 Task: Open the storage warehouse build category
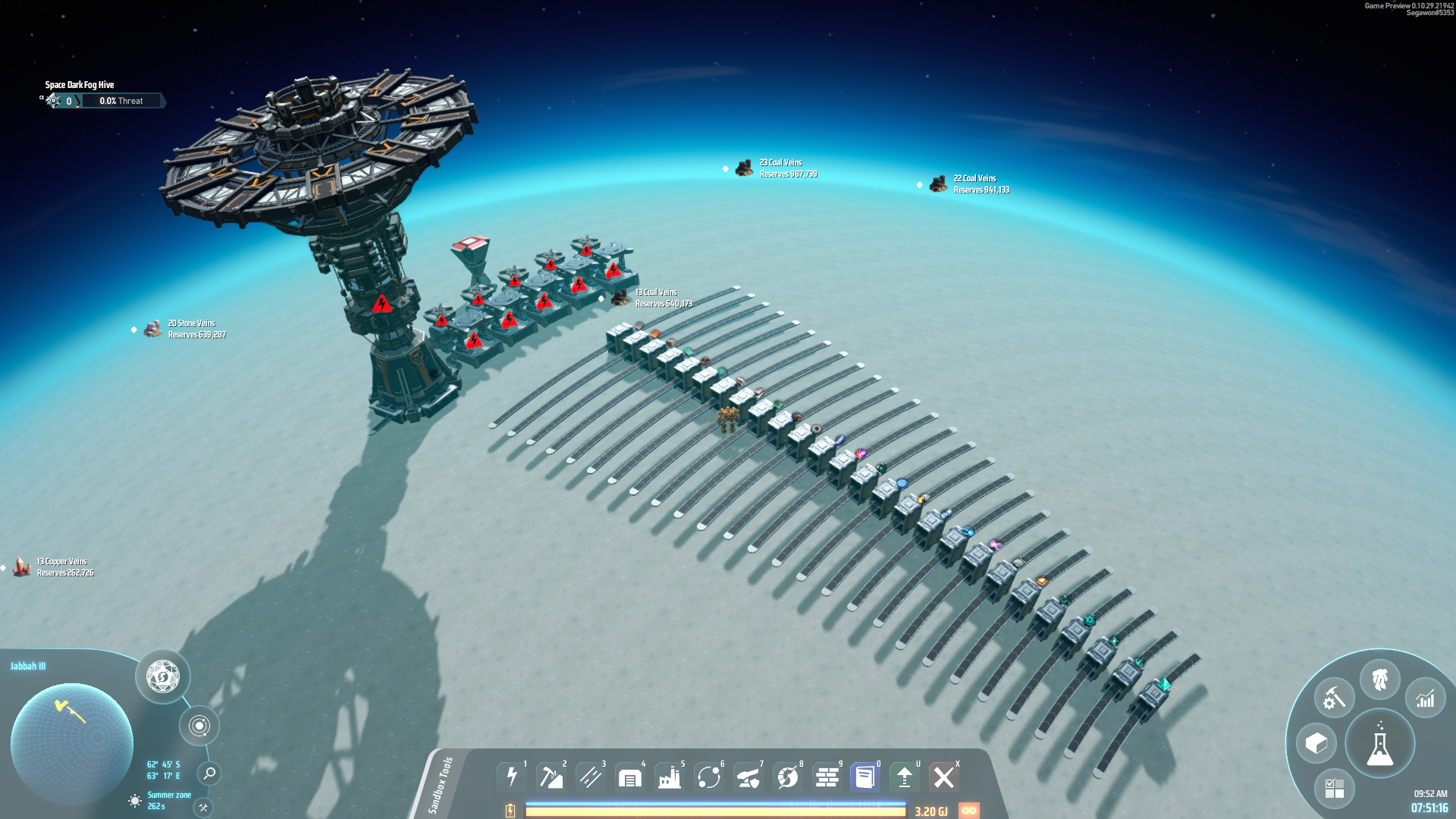point(629,777)
